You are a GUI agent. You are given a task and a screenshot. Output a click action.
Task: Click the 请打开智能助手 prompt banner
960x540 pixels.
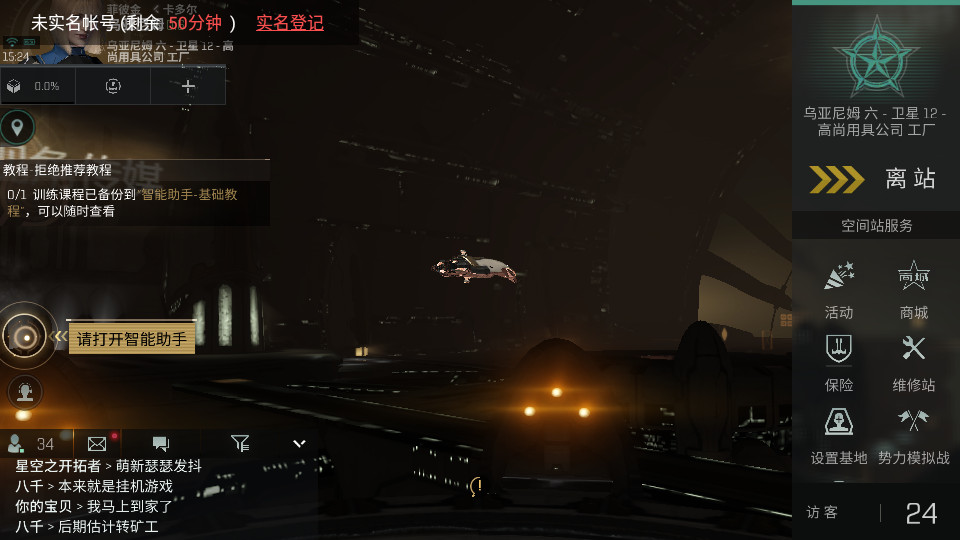coord(132,339)
